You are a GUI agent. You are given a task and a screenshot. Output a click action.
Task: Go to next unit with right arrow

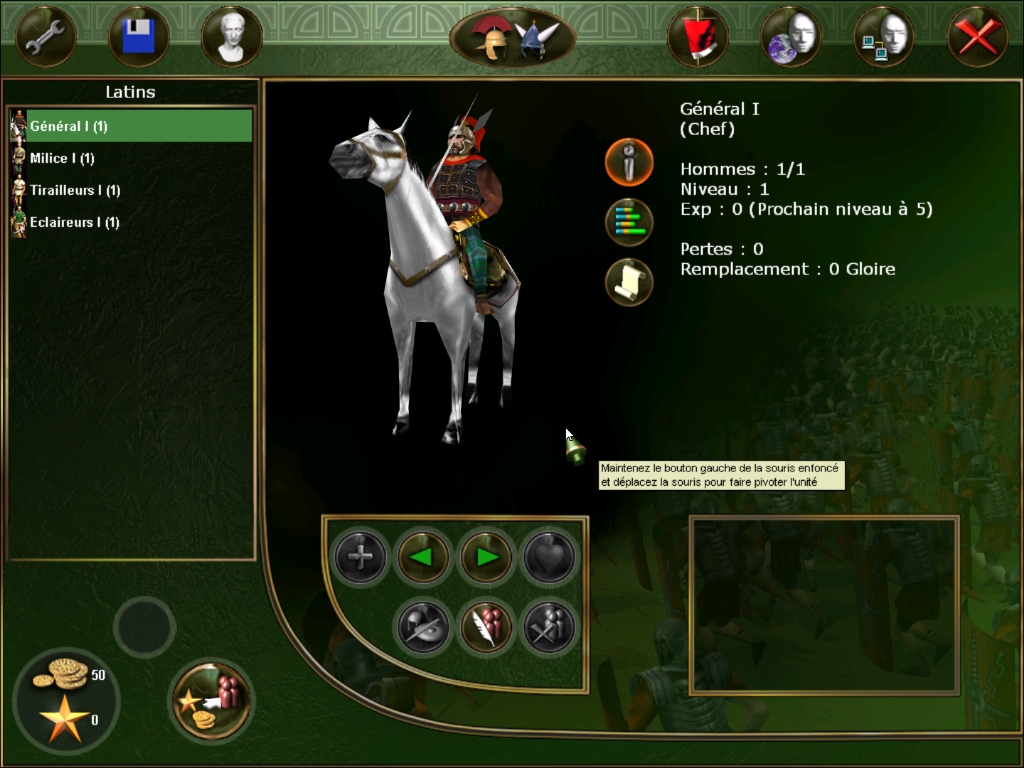coord(487,556)
